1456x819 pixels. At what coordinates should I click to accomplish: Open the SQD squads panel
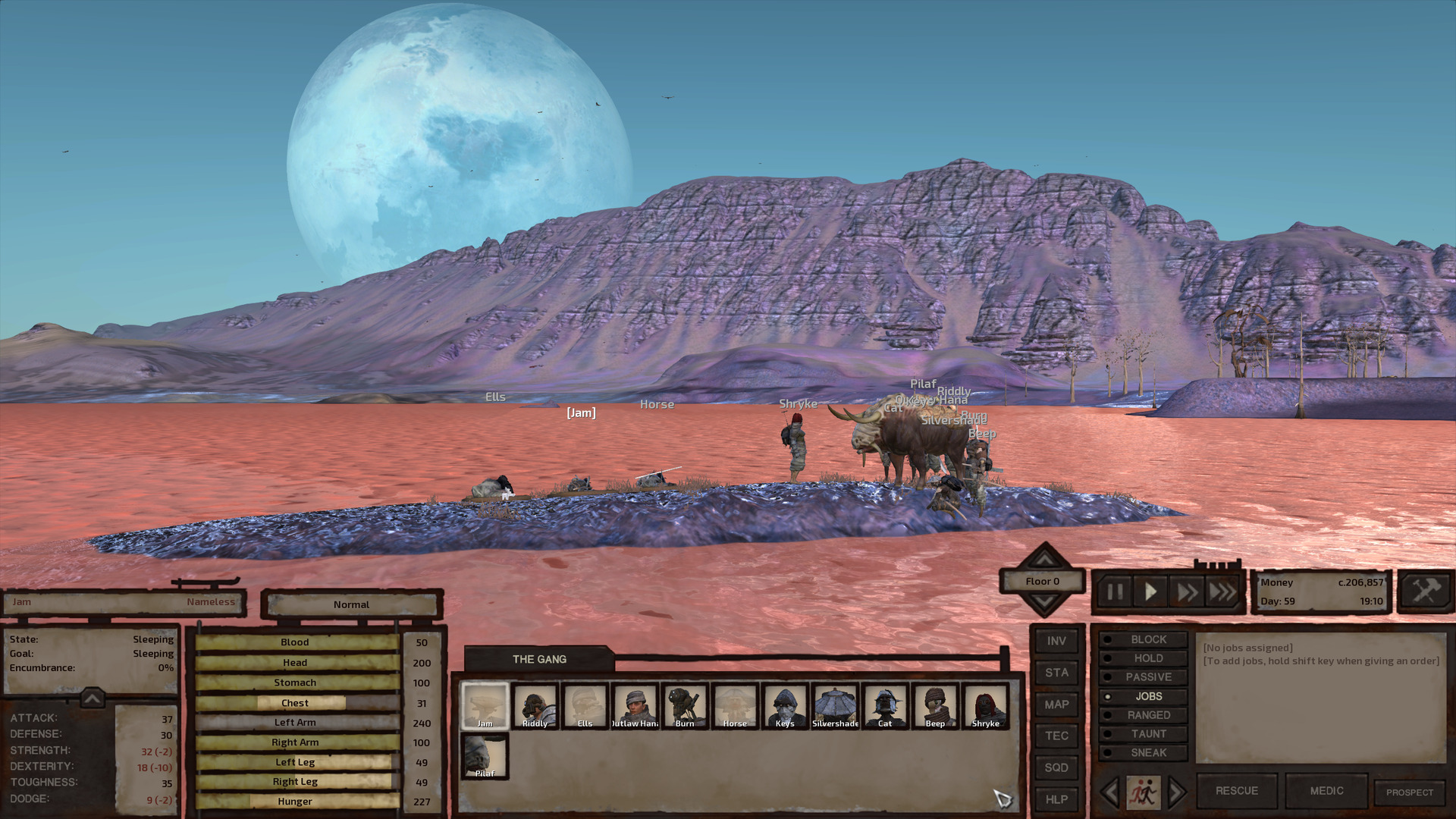1056,767
